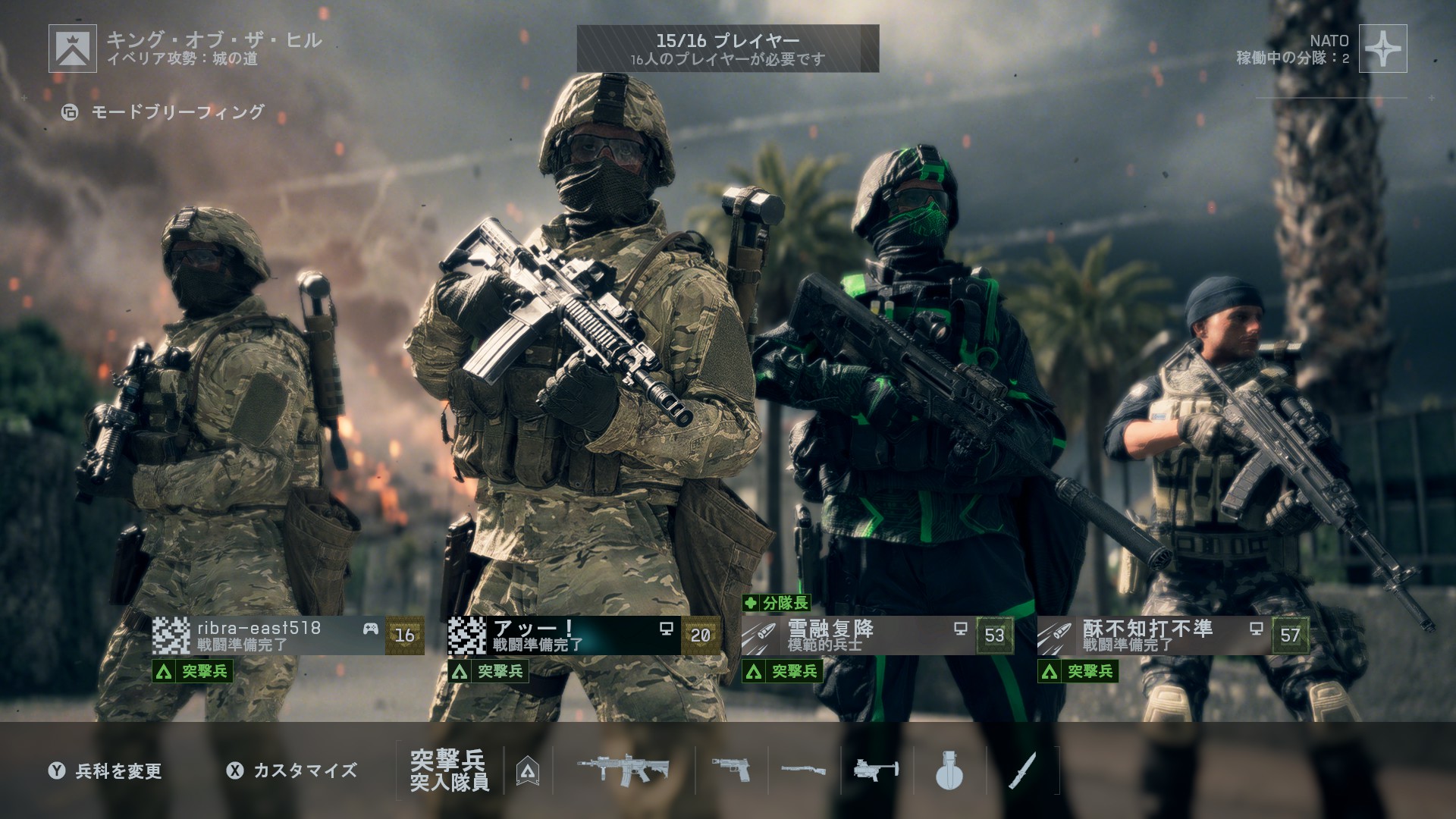The height and width of the screenshot is (819, 1456).
Task: Click the King of the Hill mode icon
Action: (73, 49)
